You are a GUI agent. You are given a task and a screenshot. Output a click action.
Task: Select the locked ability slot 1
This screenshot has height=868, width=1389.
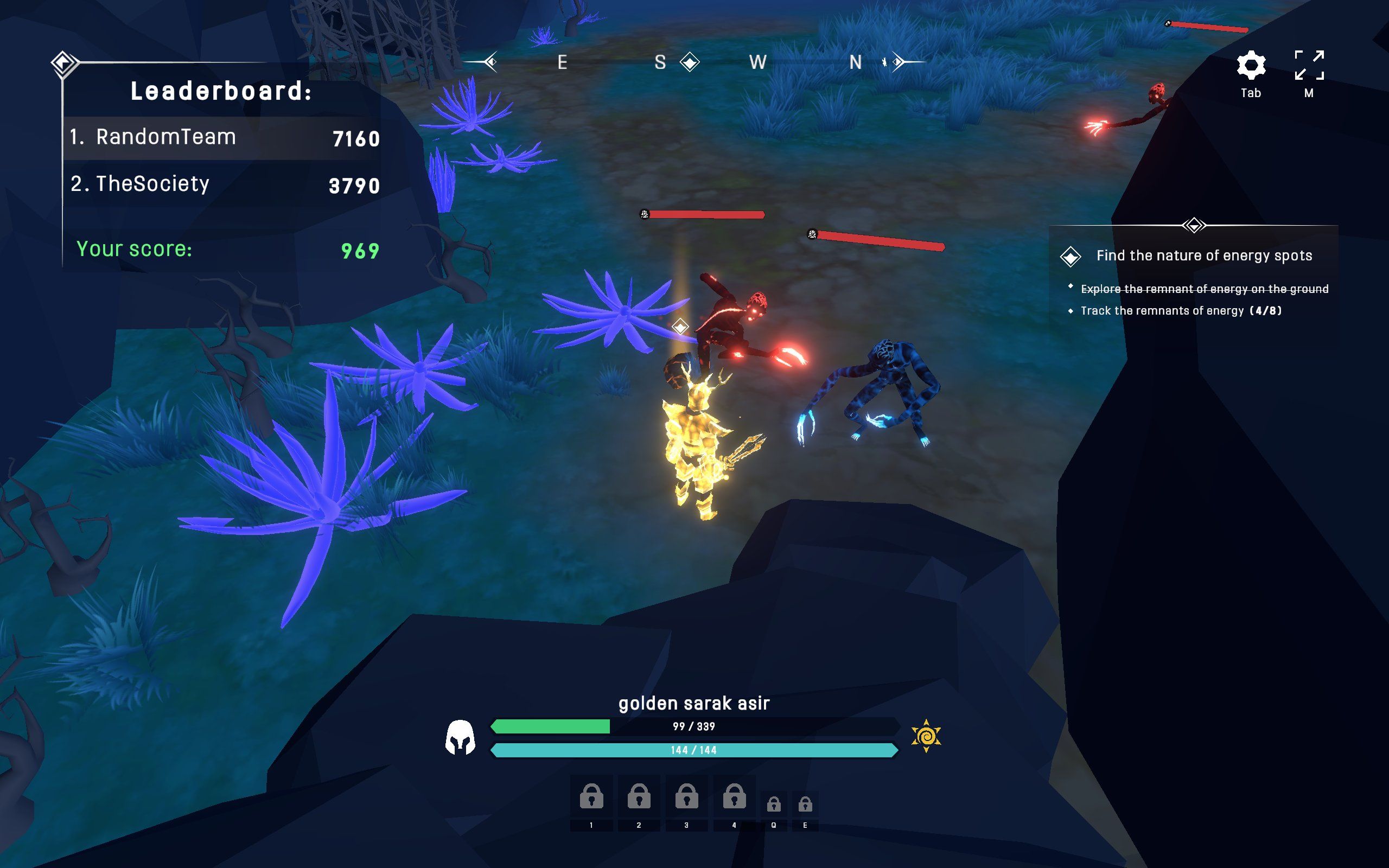coord(591,797)
